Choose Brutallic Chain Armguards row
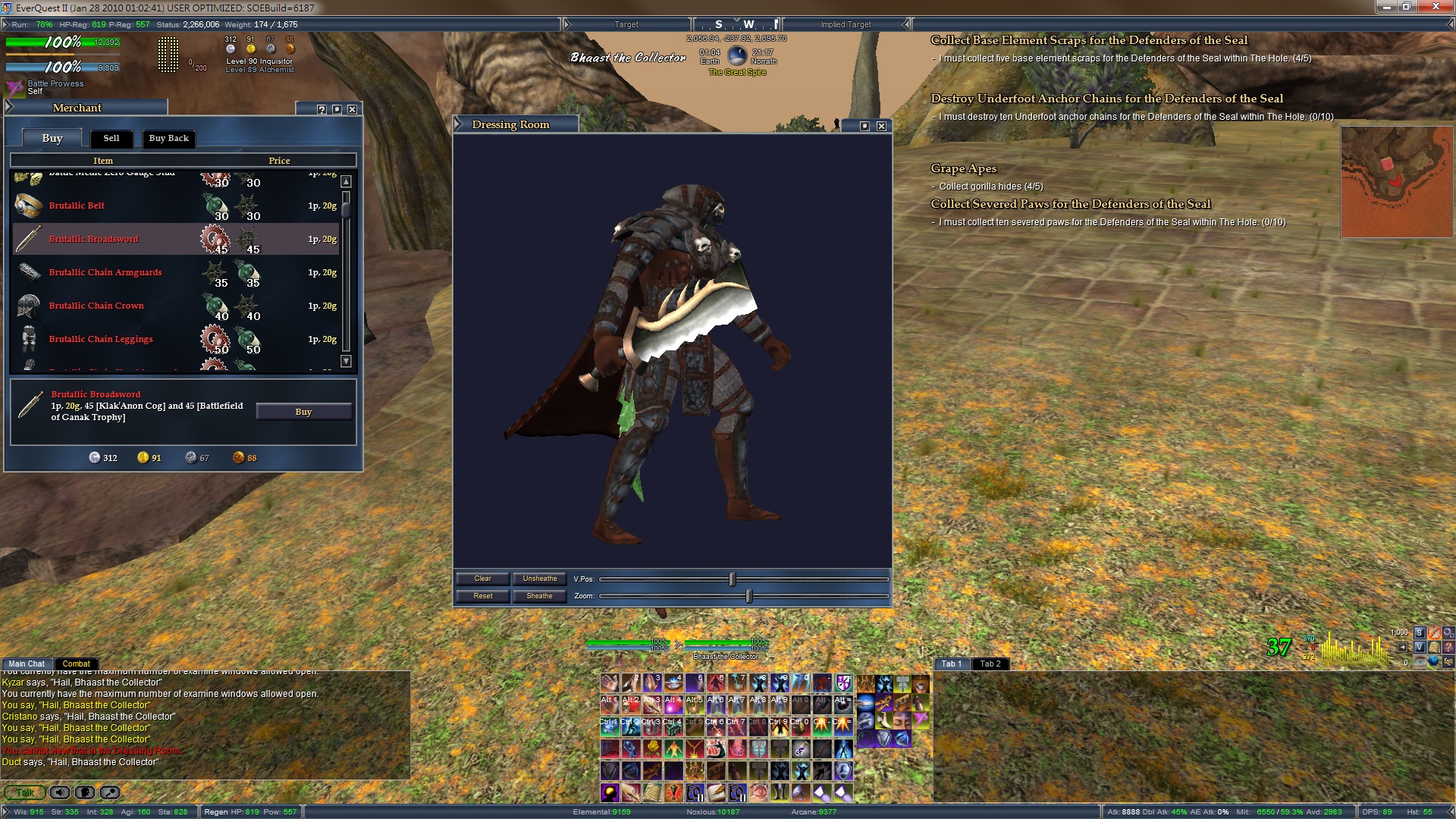Viewport: 1456px width, 819px height. [x=105, y=272]
